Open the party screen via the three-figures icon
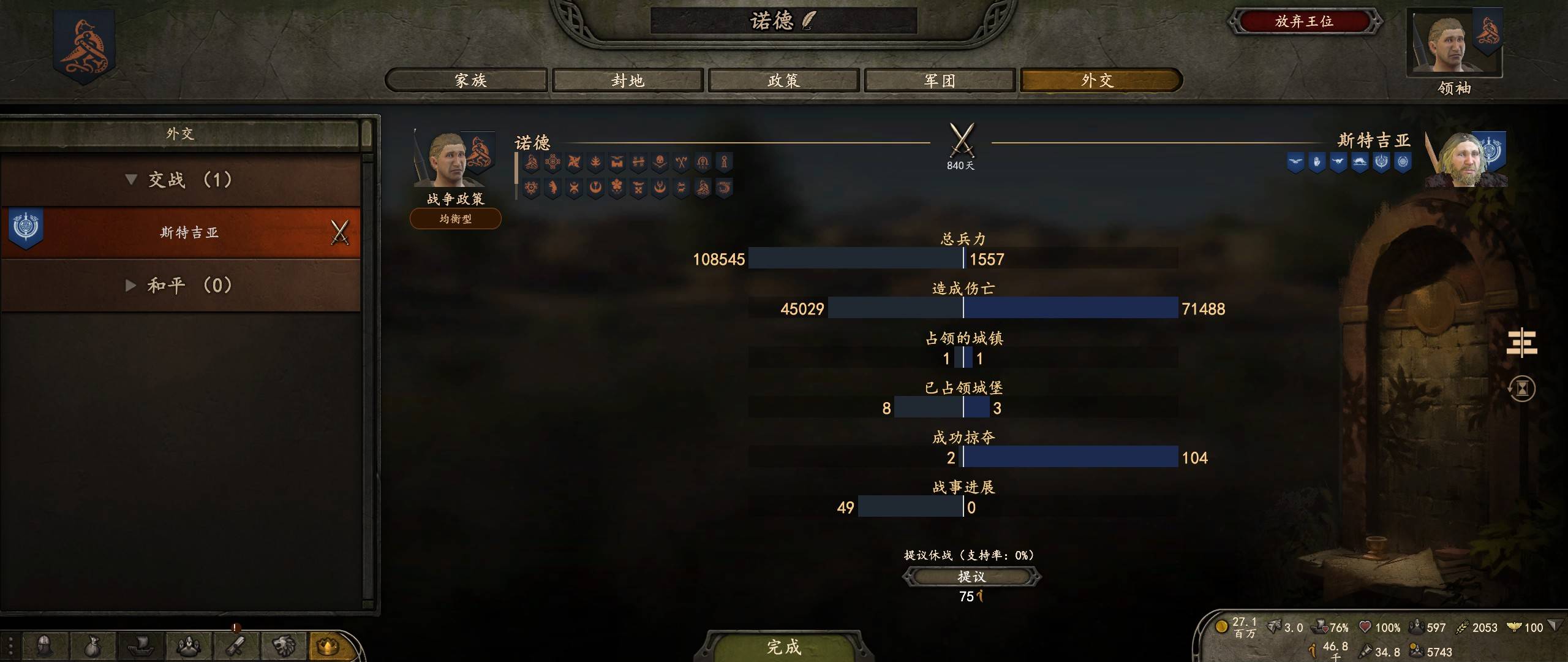 point(188,647)
